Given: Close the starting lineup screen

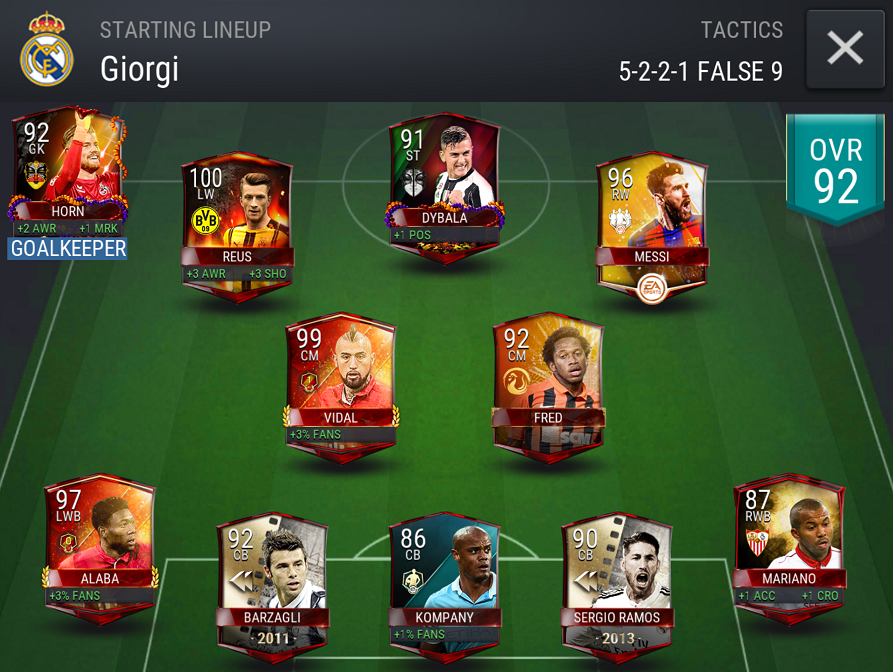Looking at the screenshot, I should click(x=845, y=48).
